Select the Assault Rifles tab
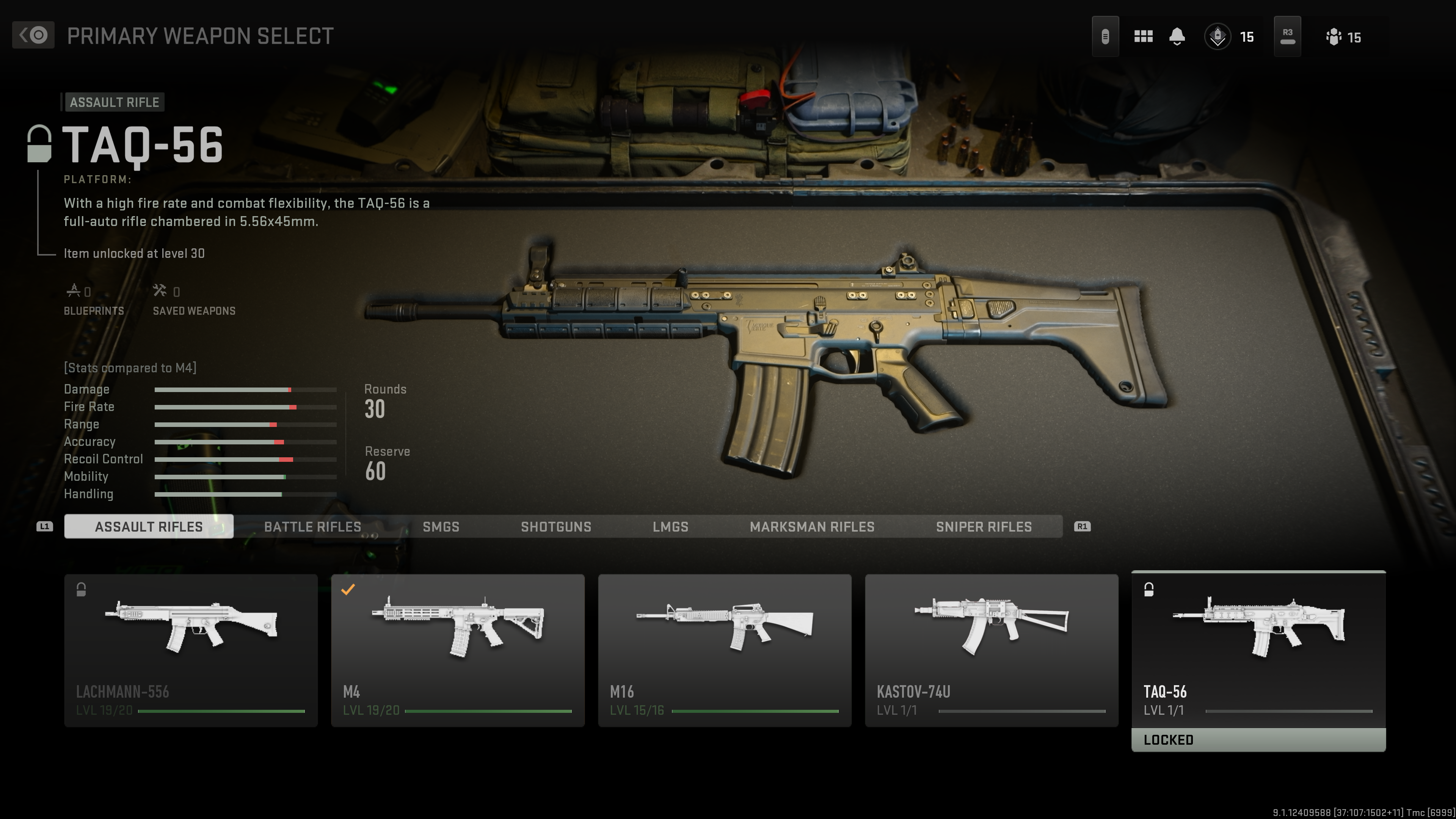This screenshot has height=819, width=1456. (x=149, y=527)
